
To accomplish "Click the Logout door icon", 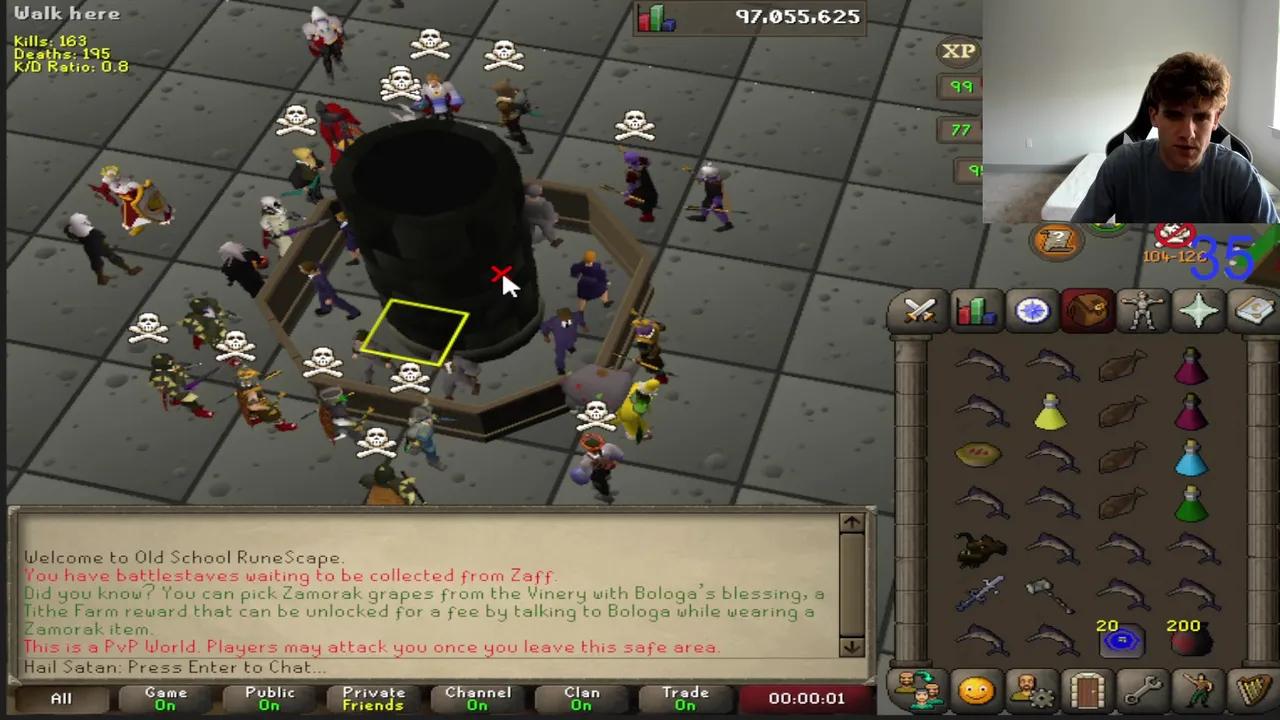I will [x=1088, y=690].
